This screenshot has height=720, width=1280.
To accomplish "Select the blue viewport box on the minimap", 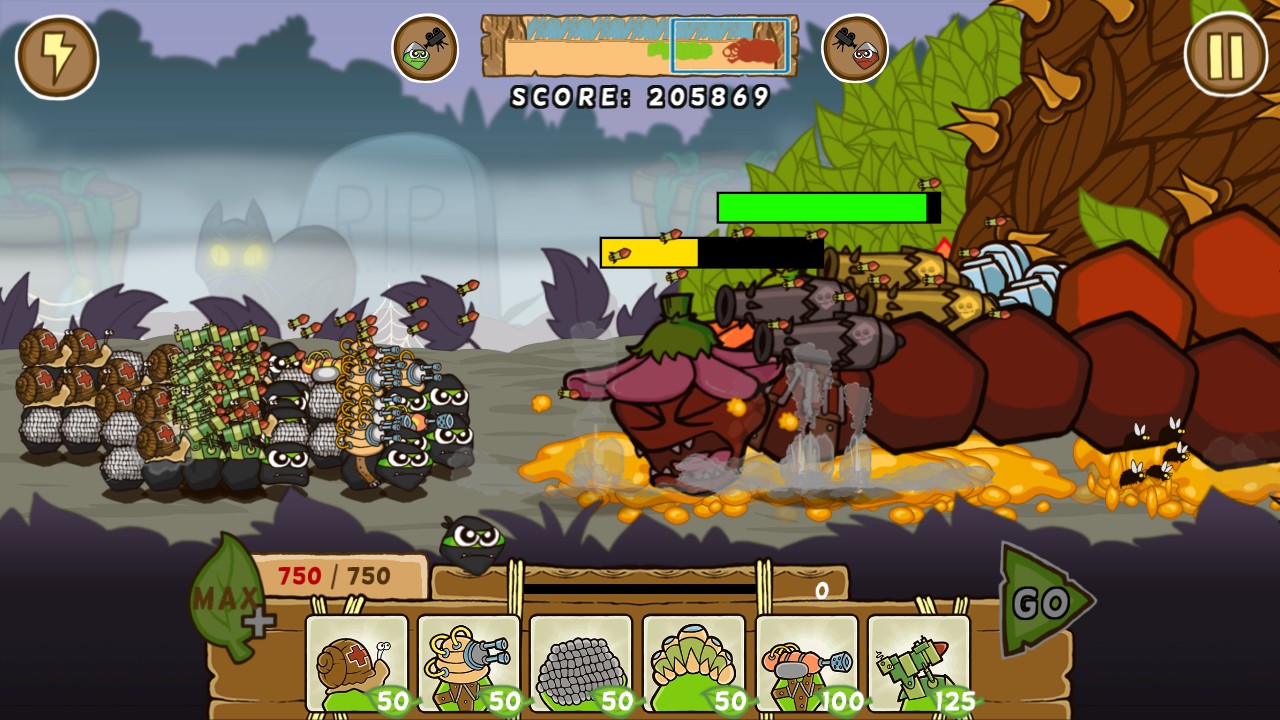I will tap(728, 45).
